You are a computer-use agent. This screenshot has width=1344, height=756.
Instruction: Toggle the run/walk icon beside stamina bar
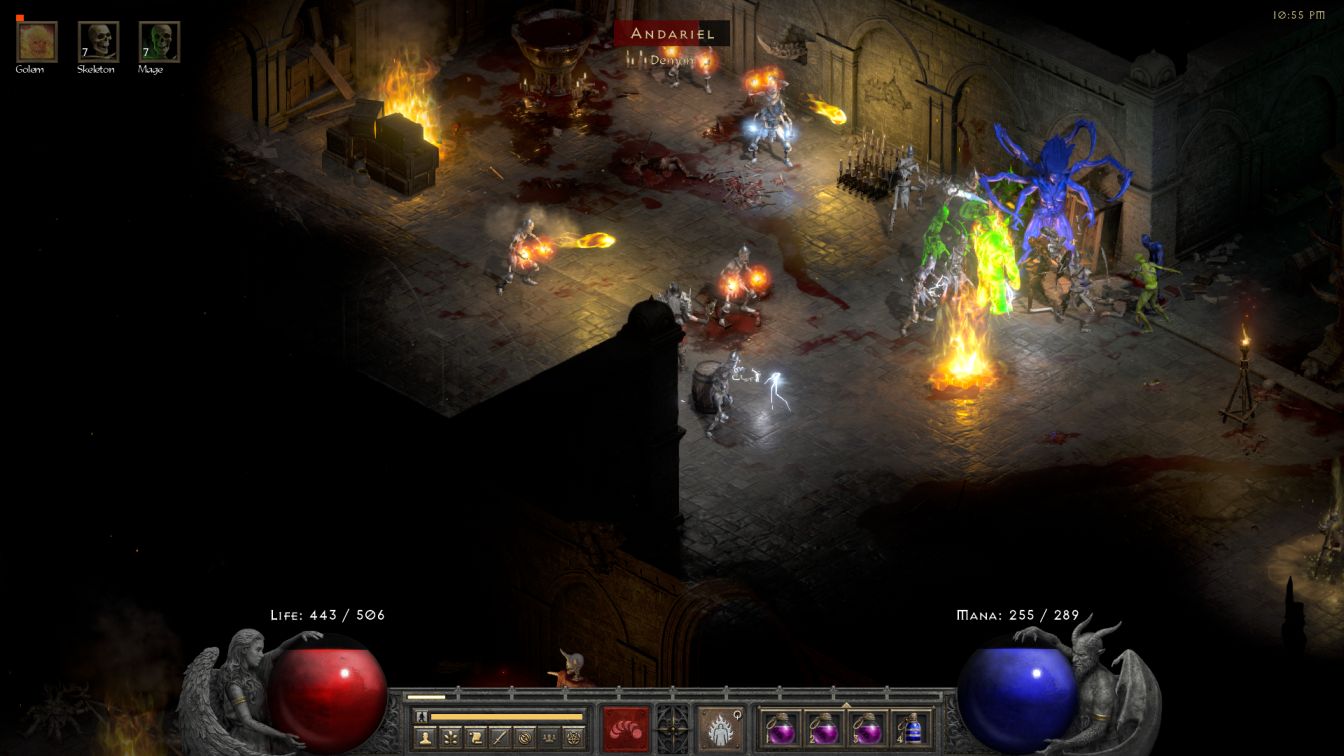pyautogui.click(x=422, y=716)
